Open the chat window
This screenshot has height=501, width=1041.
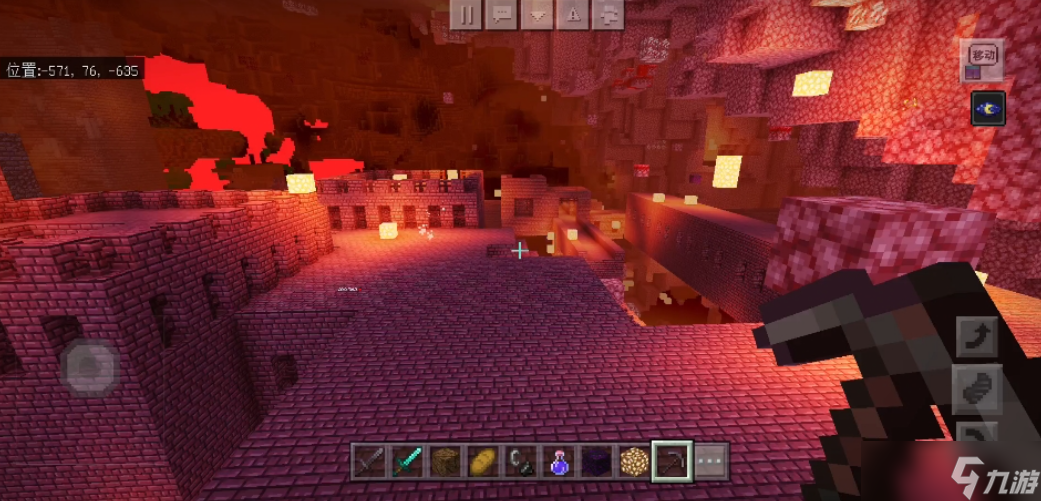(501, 14)
